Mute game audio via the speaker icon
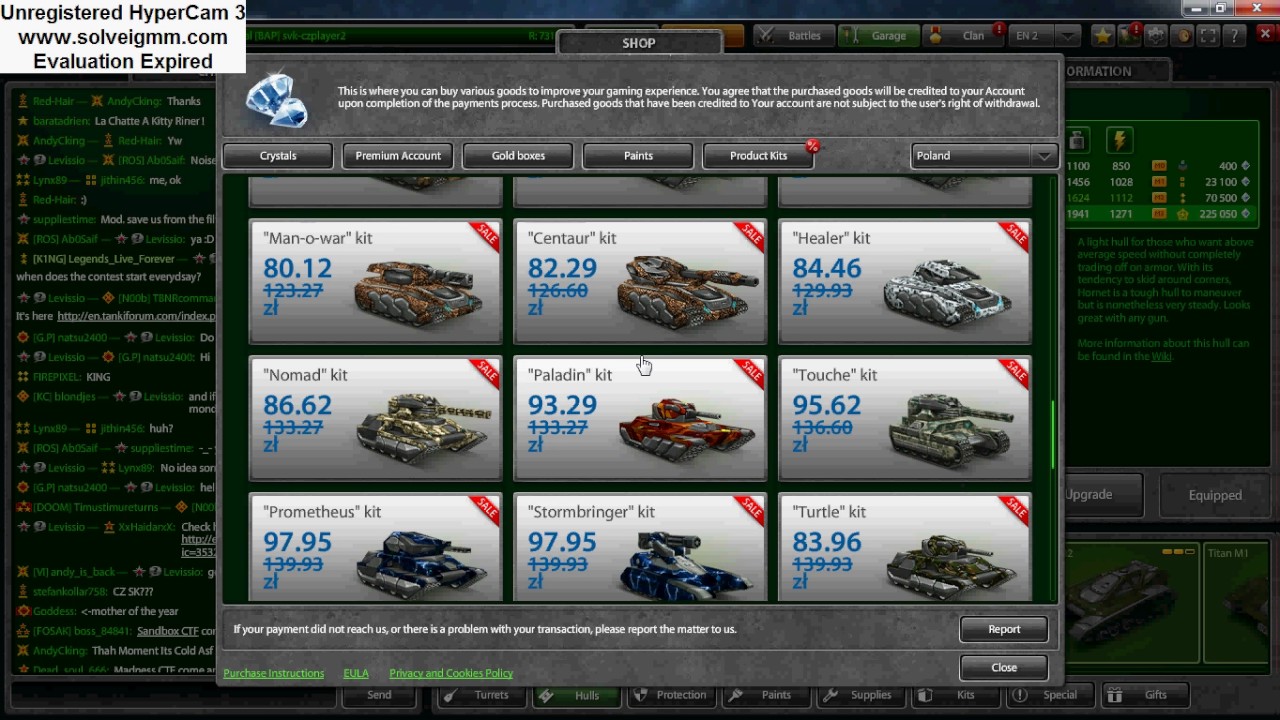This screenshot has height=720, width=1280. pos(1183,35)
